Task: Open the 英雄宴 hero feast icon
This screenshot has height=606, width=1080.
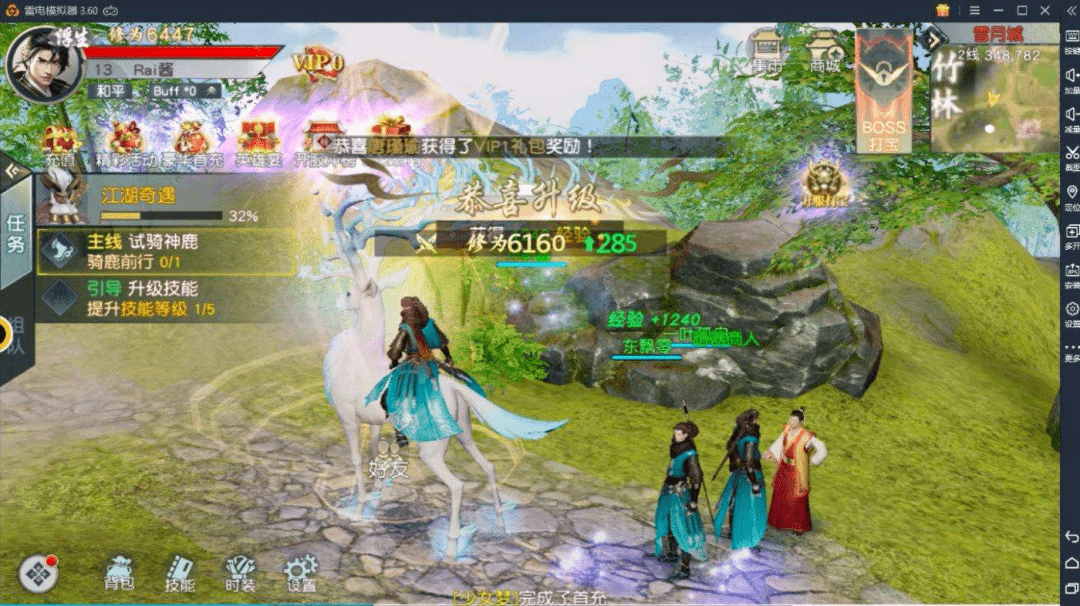Action: (x=258, y=143)
